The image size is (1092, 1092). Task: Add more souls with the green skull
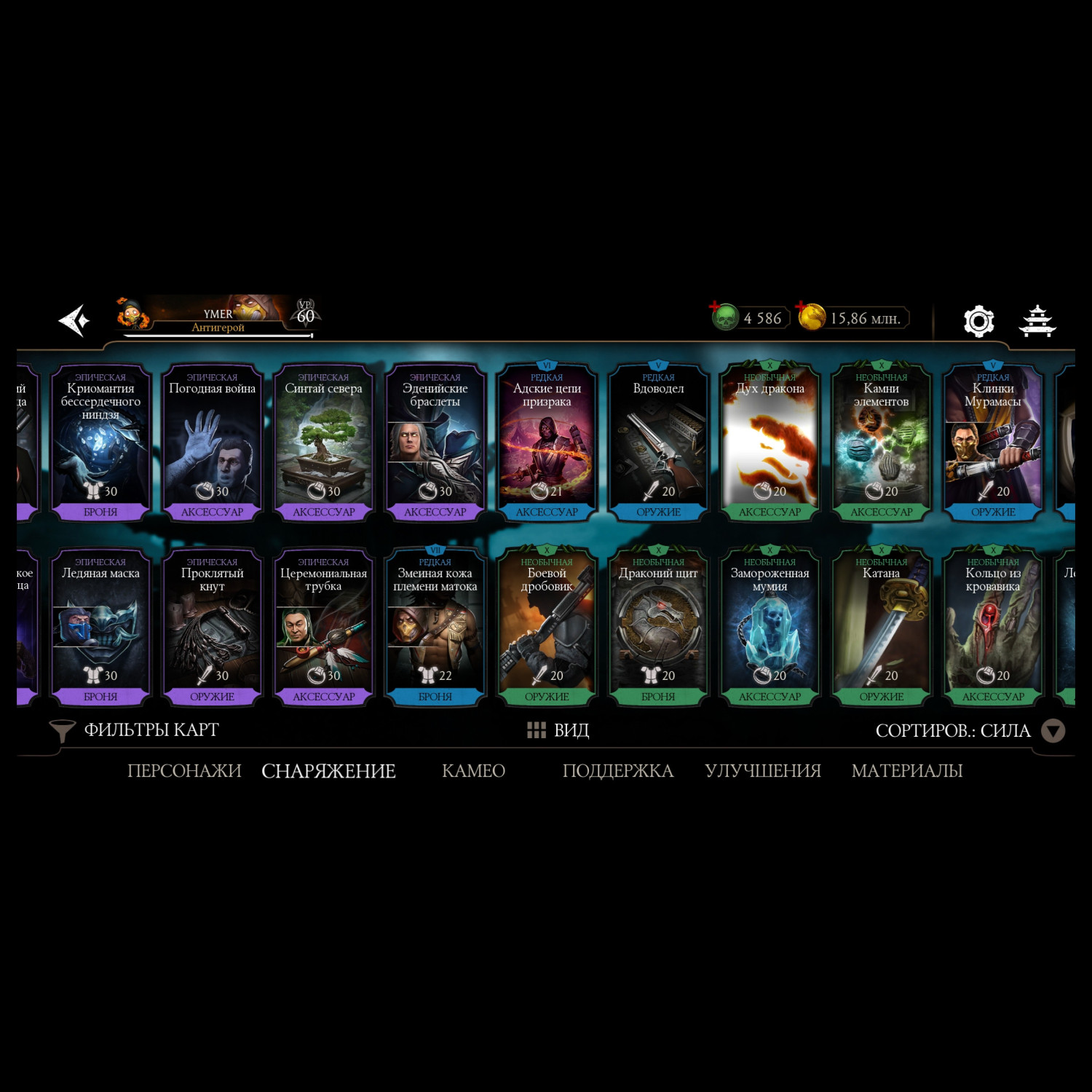tap(724, 317)
